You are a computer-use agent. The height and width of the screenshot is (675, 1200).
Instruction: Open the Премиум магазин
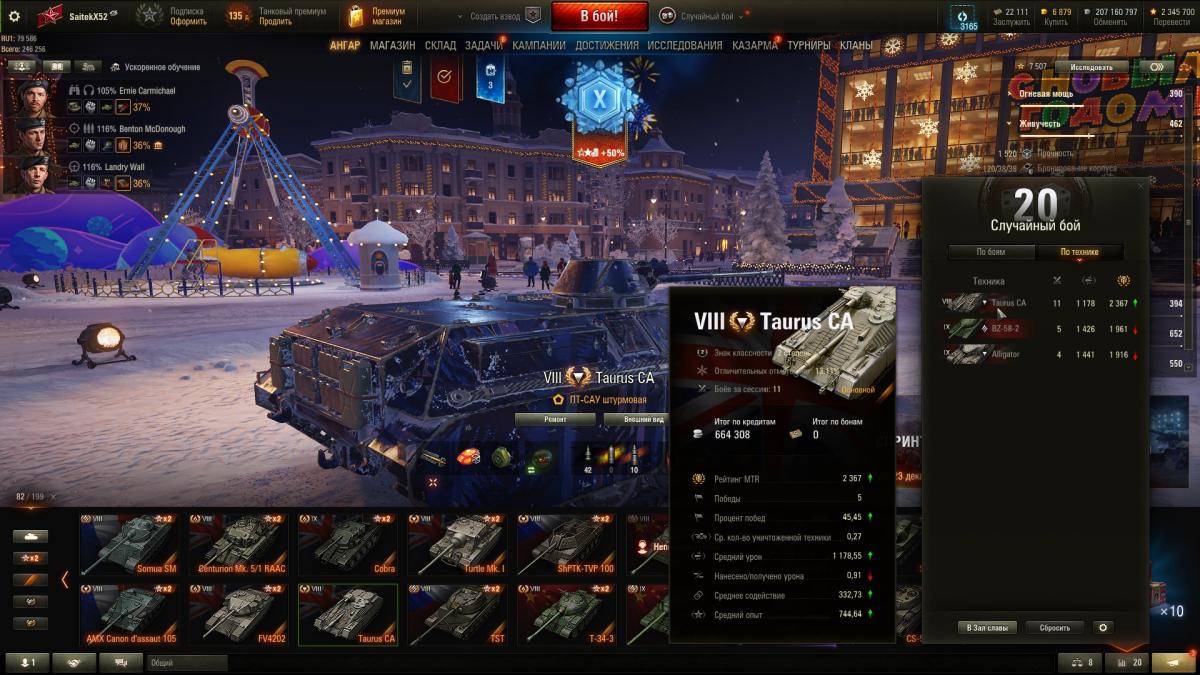pos(377,16)
